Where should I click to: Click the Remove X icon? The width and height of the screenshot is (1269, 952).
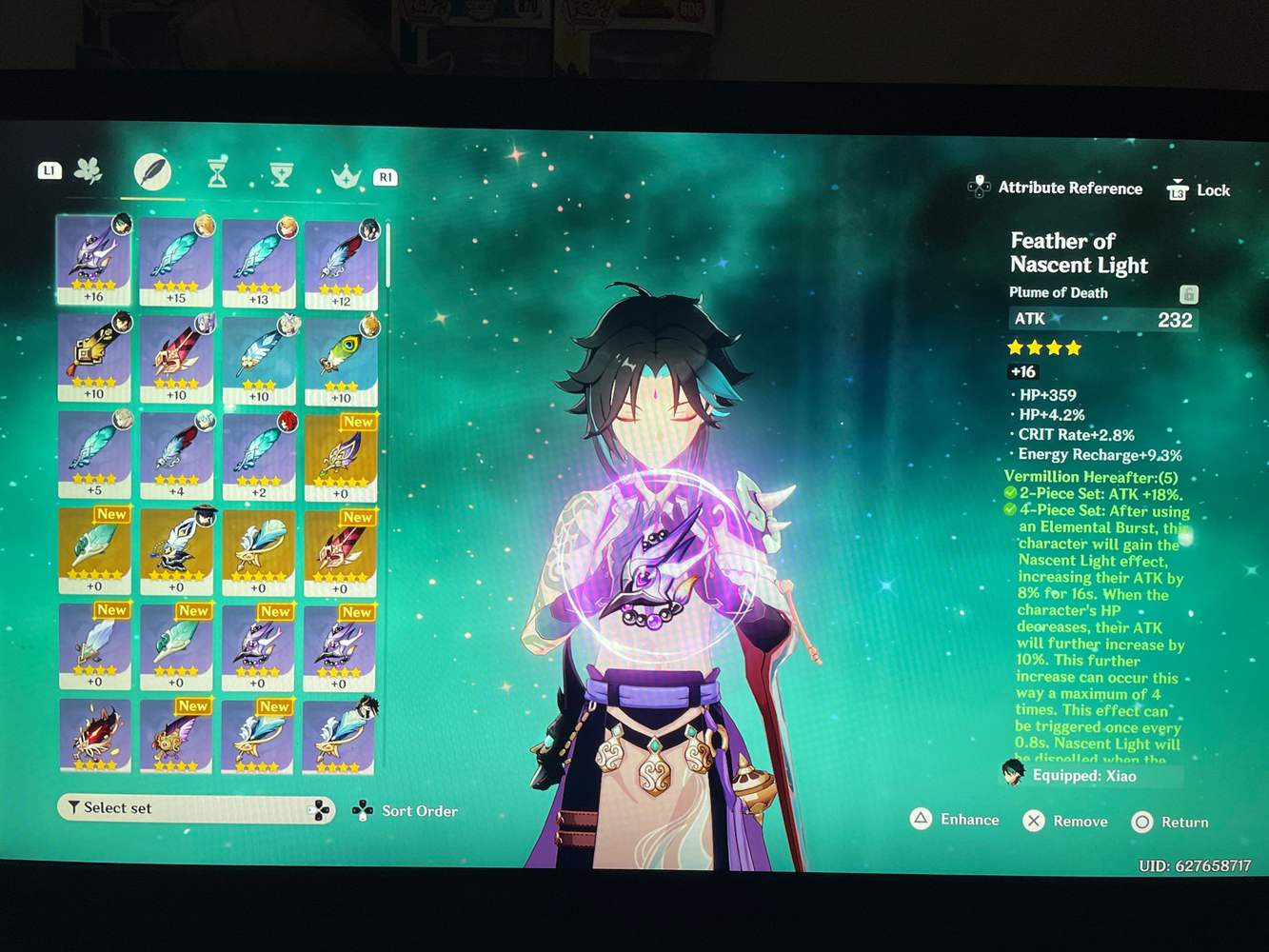[1034, 821]
